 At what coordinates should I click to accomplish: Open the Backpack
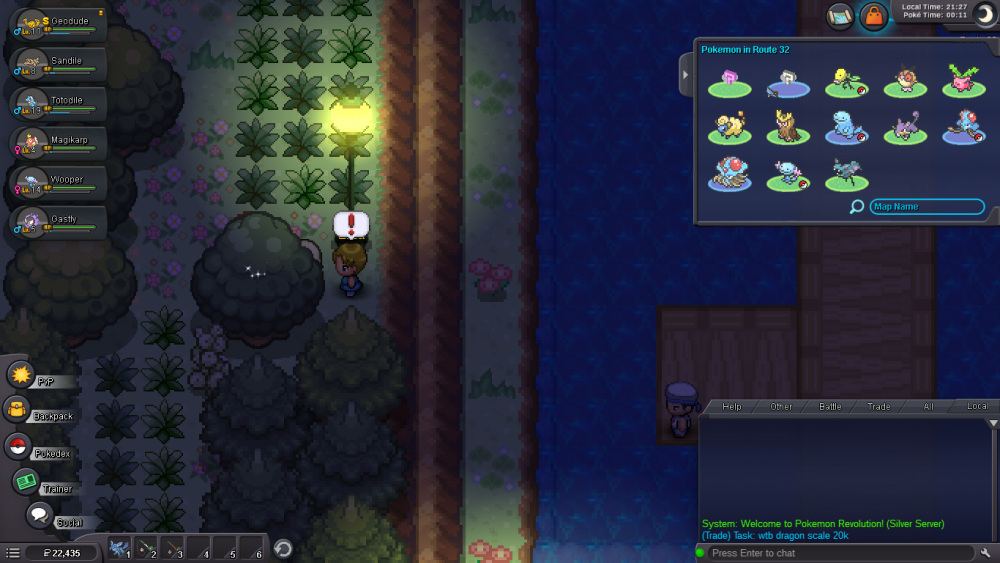click(18, 410)
